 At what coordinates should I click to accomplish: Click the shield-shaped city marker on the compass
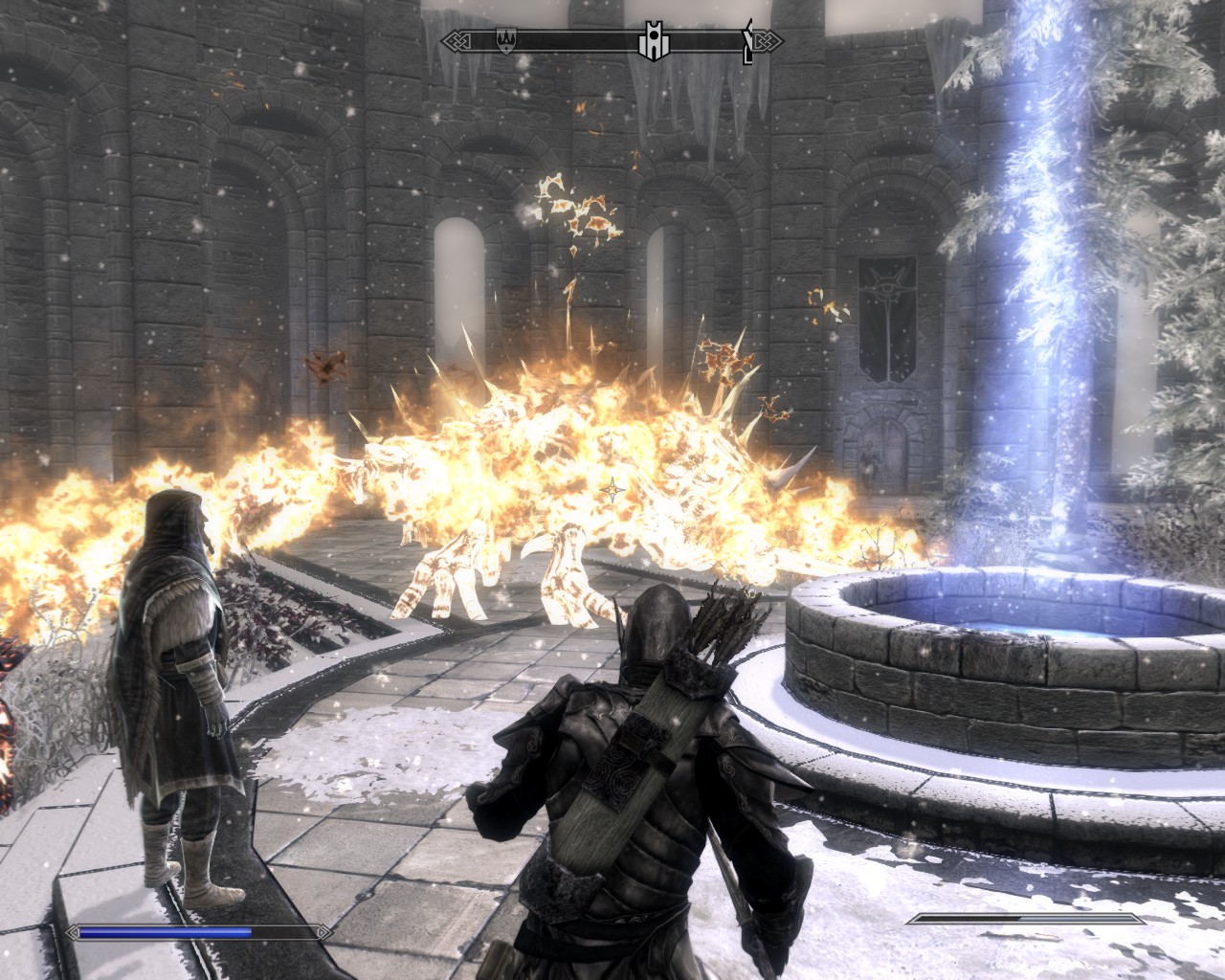click(504, 40)
